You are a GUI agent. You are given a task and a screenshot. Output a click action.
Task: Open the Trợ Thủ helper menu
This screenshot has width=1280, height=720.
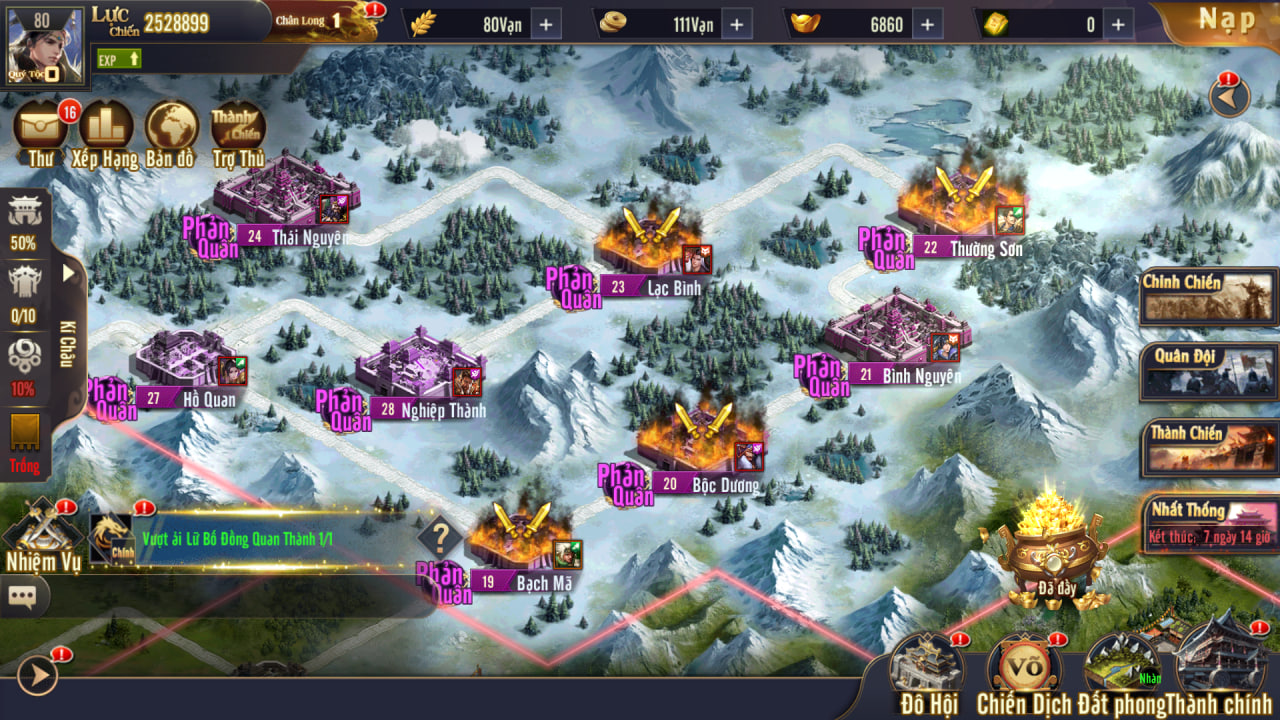[238, 132]
